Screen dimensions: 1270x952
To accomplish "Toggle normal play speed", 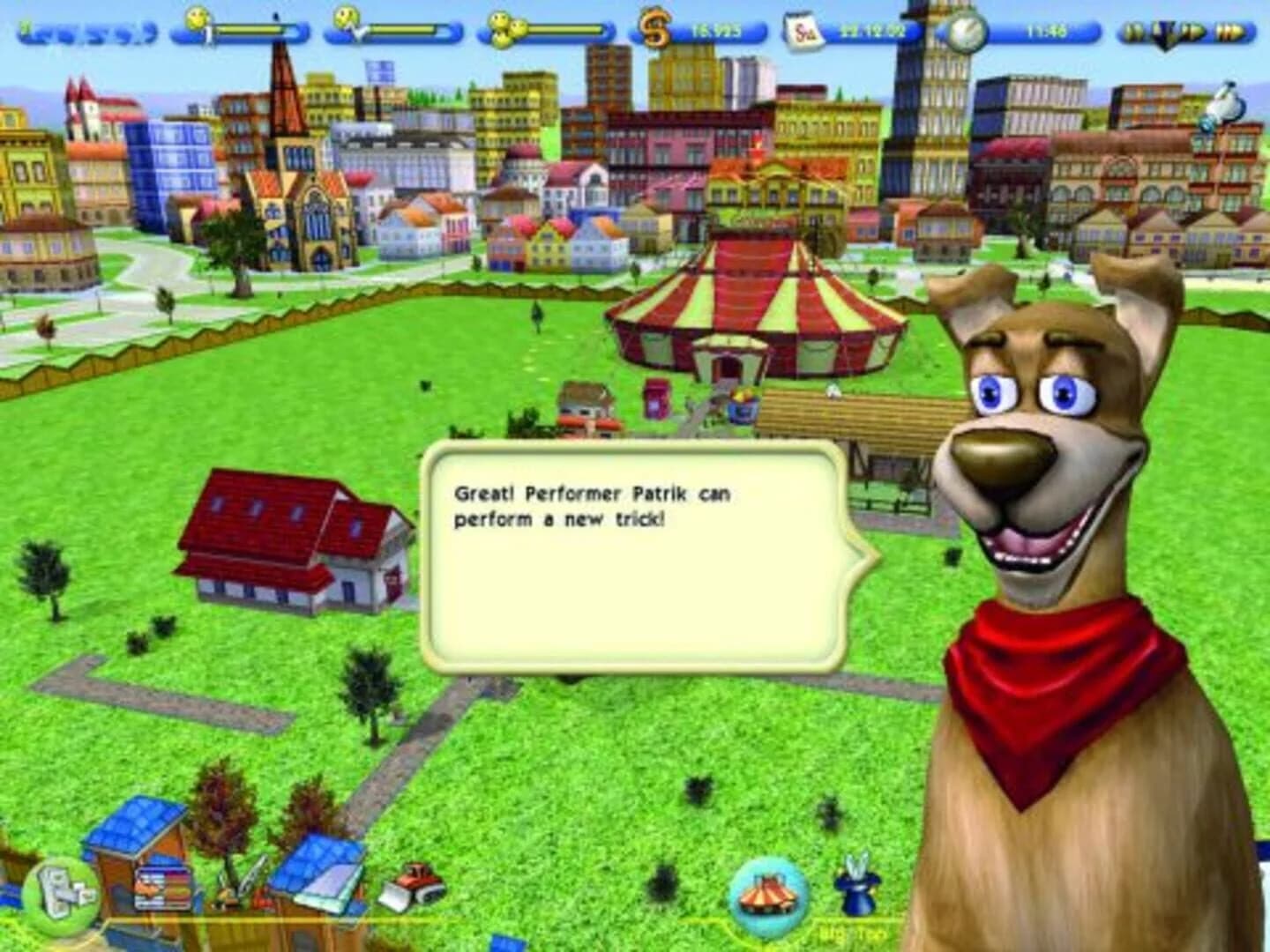I will coord(1194,29).
